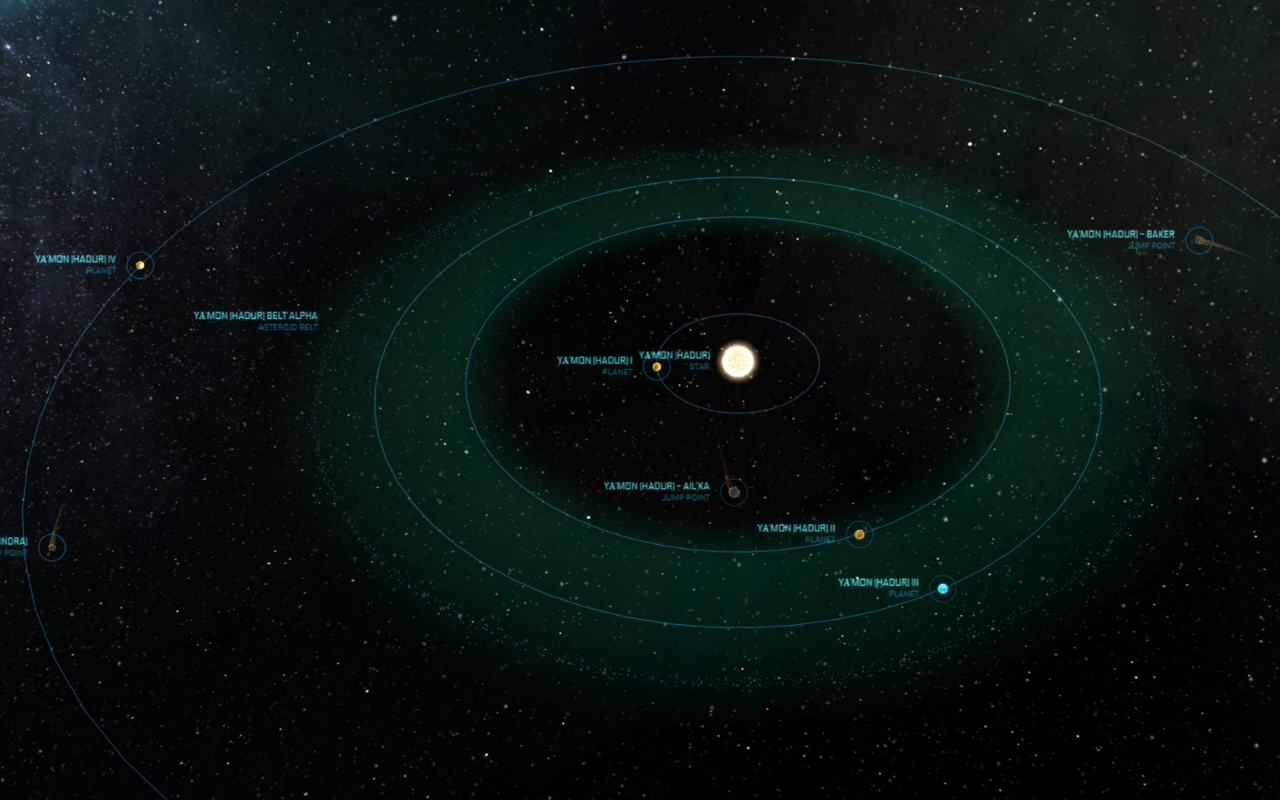The height and width of the screenshot is (800, 1280).
Task: Choose the Ya'mon (Hadur) star
Action: pyautogui.click(x=738, y=361)
